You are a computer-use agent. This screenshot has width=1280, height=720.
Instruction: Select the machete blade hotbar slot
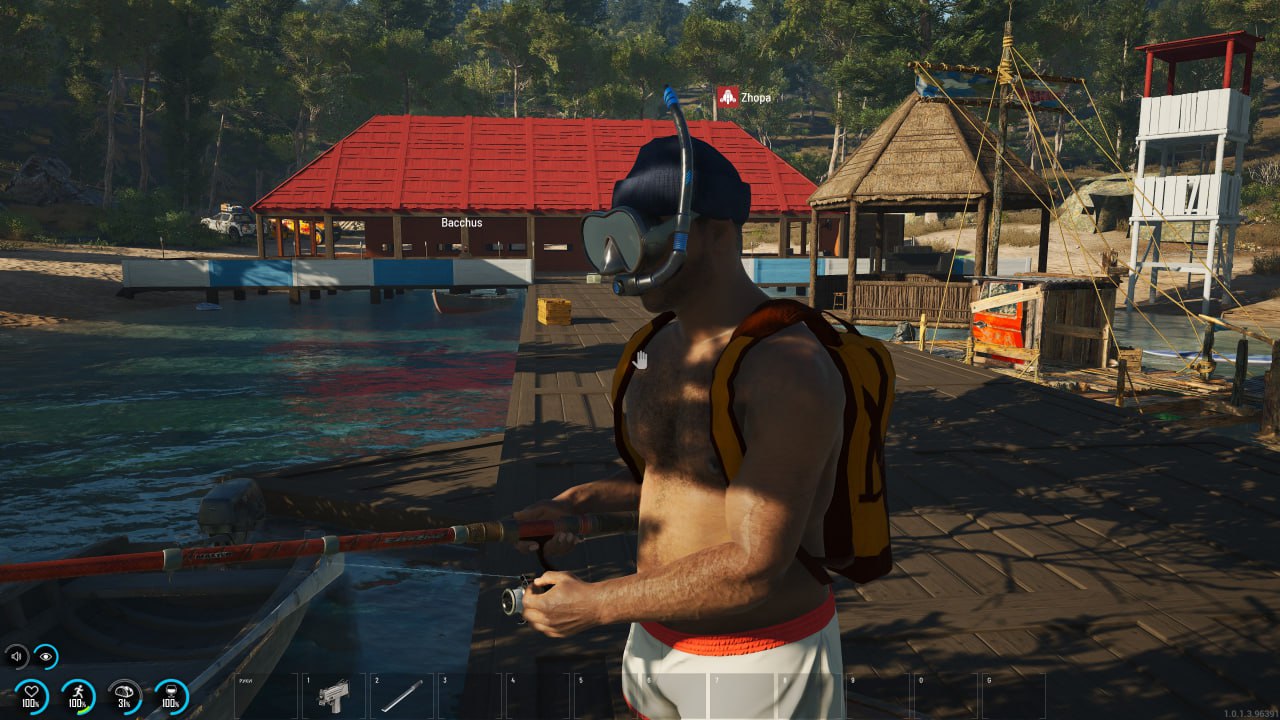tap(401, 695)
